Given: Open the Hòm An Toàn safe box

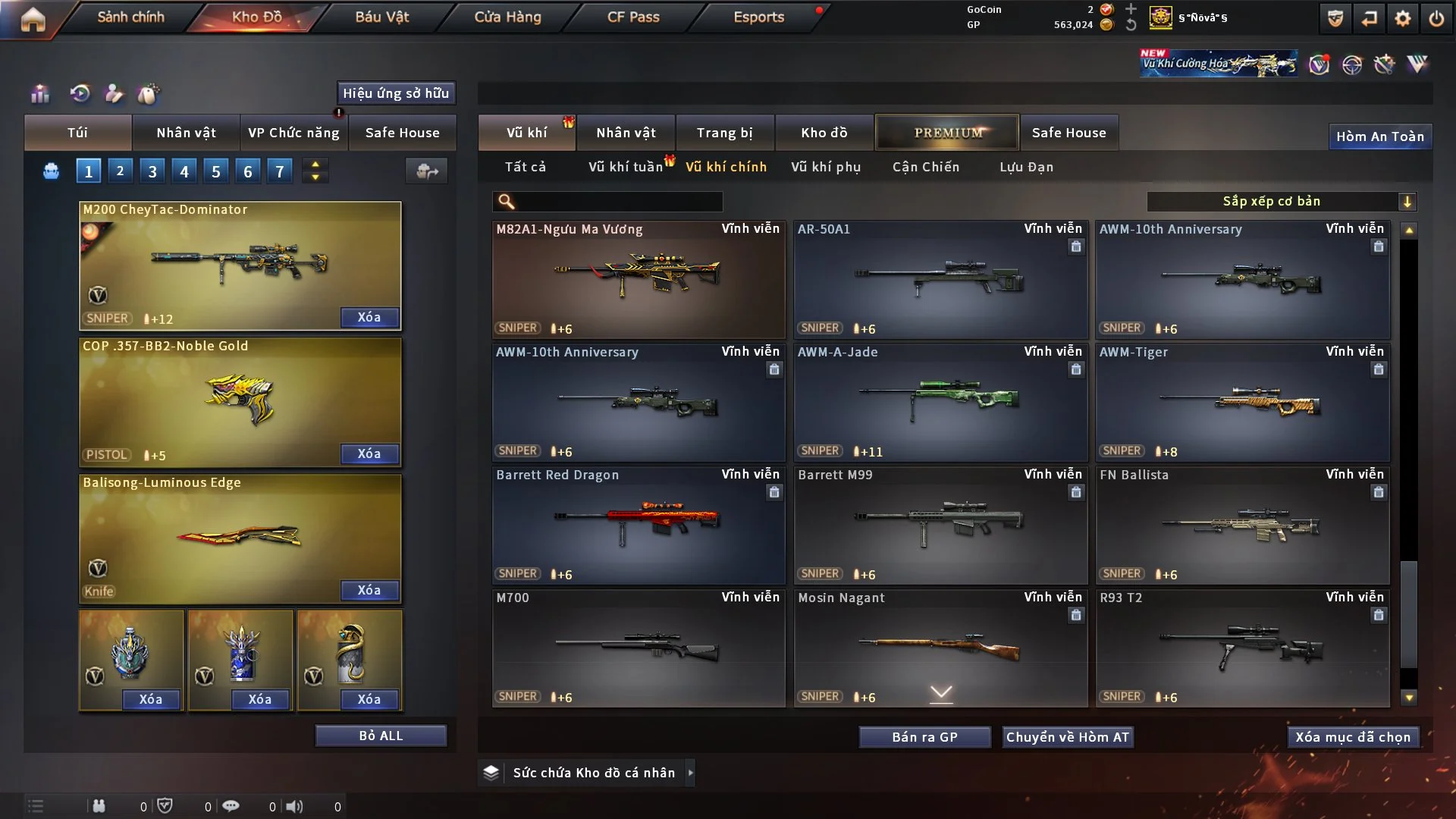Looking at the screenshot, I should pyautogui.click(x=1379, y=136).
